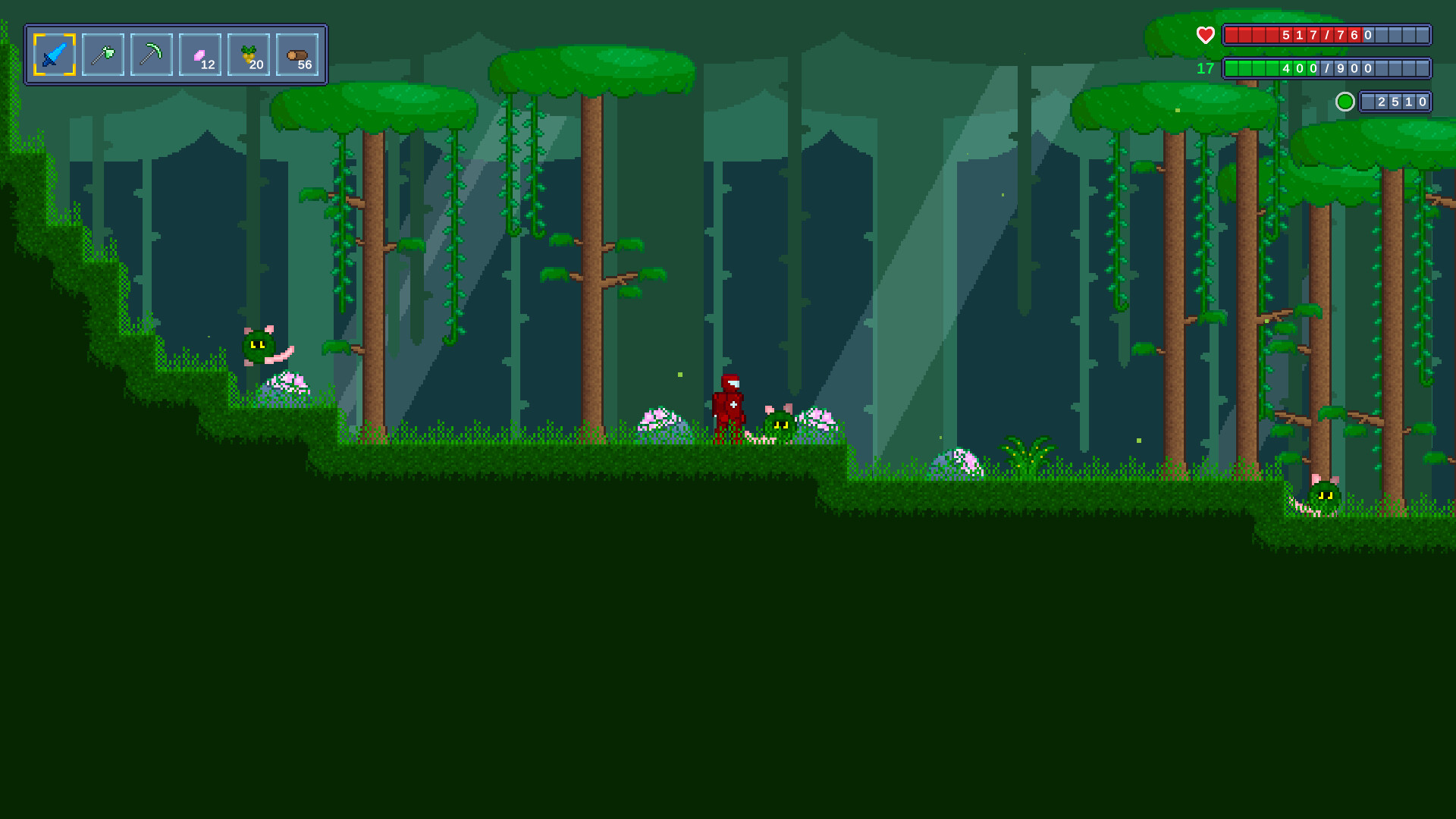The image size is (1456, 819).
Task: Click the slime cat on the left ledge
Action: (258, 347)
